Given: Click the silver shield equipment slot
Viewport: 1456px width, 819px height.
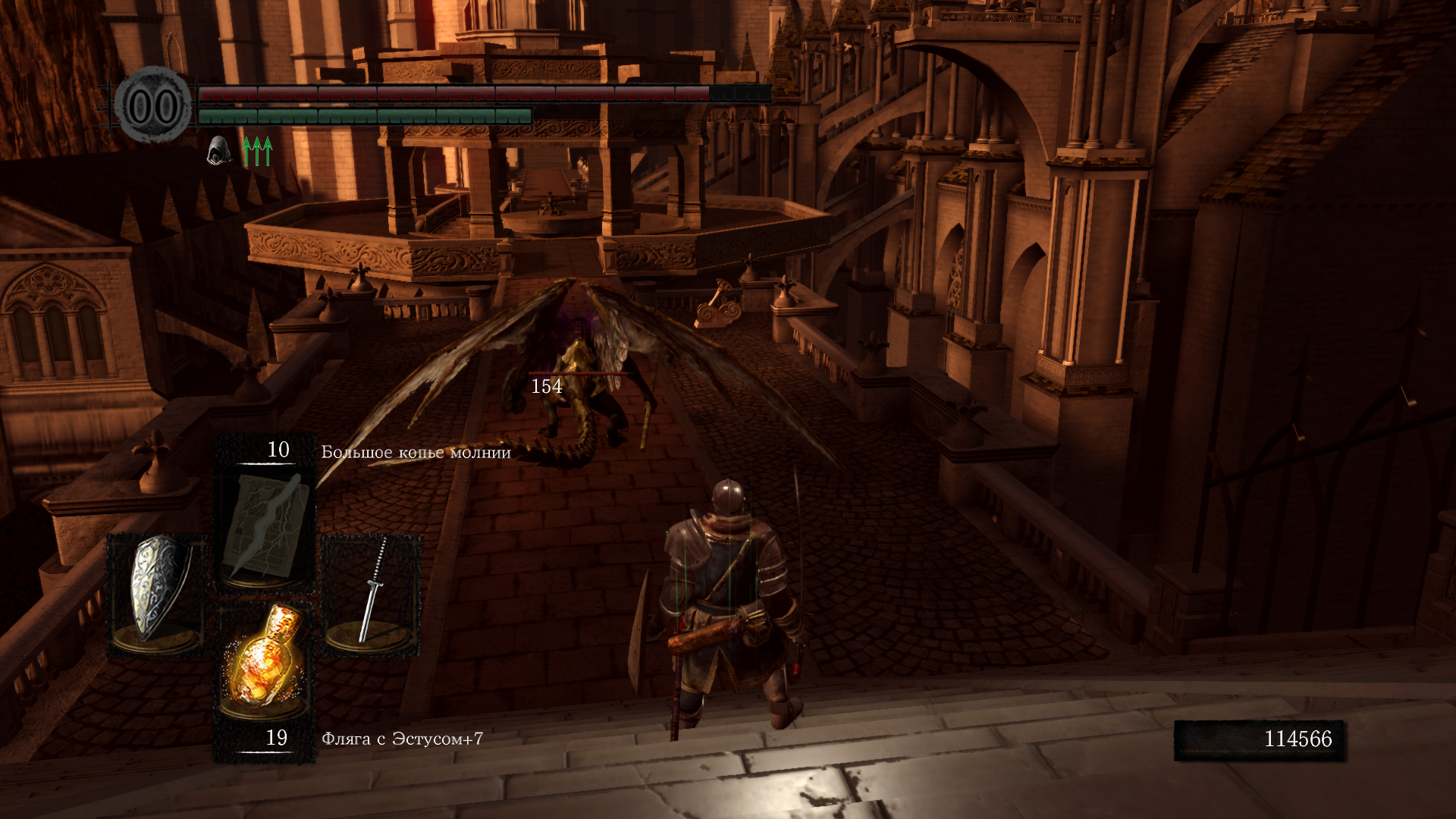Looking at the screenshot, I should pos(157,594).
